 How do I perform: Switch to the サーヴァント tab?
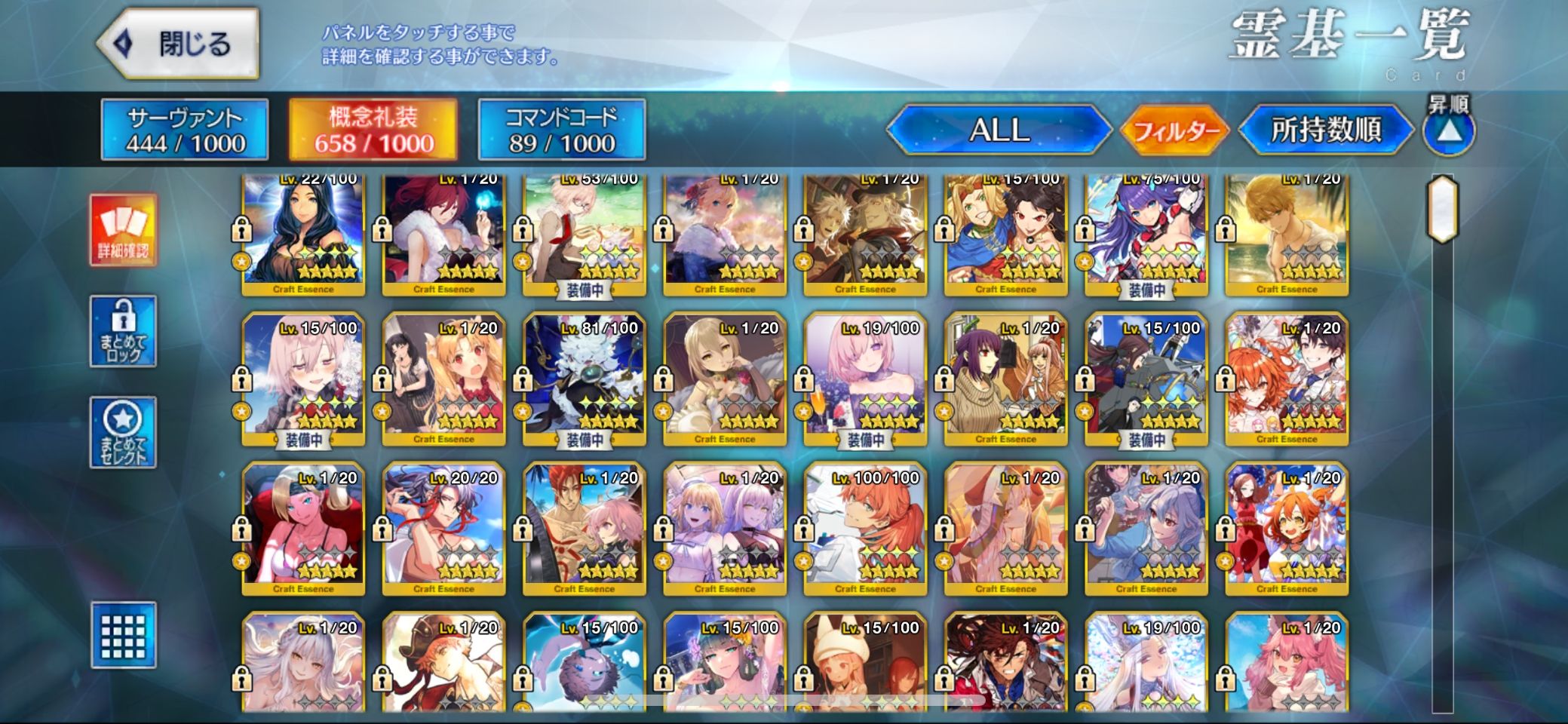point(185,130)
